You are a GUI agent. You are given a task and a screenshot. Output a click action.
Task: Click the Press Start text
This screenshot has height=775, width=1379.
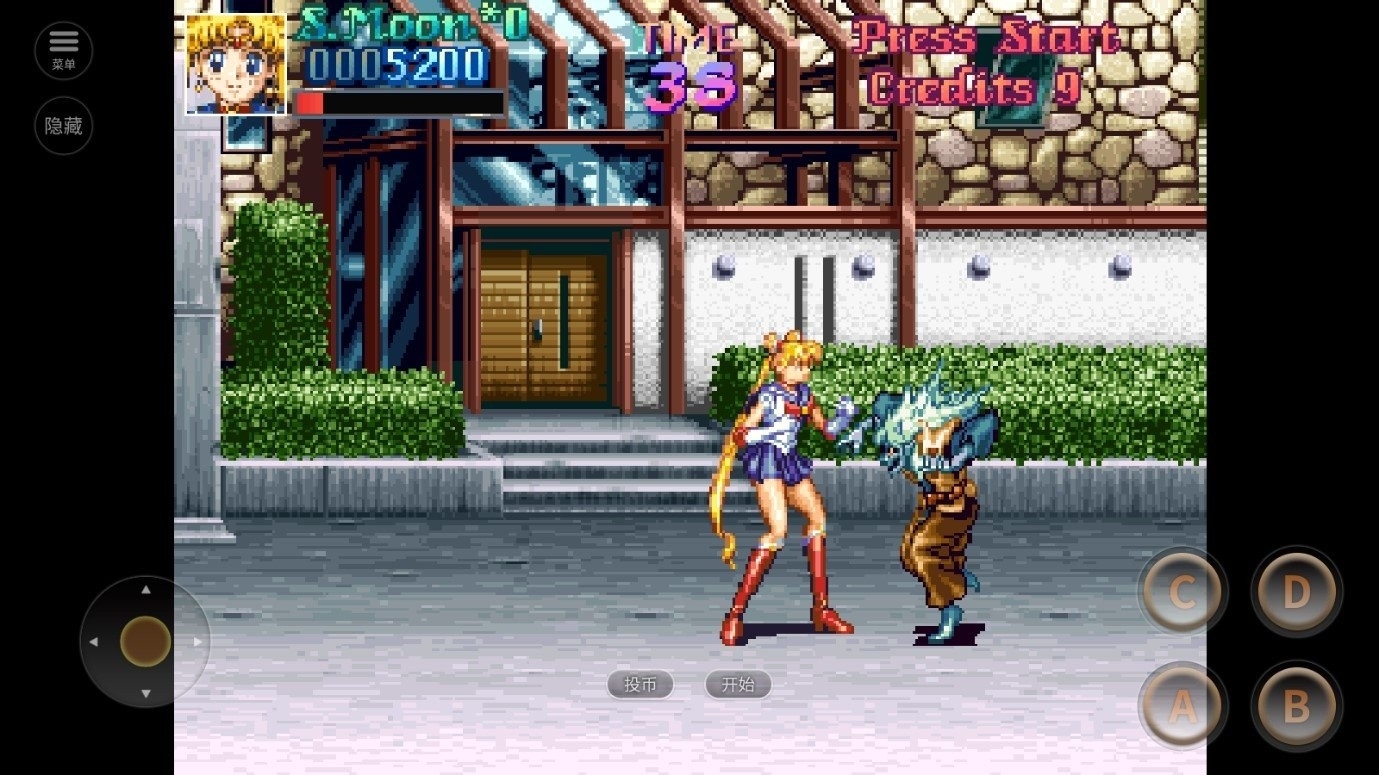point(985,37)
